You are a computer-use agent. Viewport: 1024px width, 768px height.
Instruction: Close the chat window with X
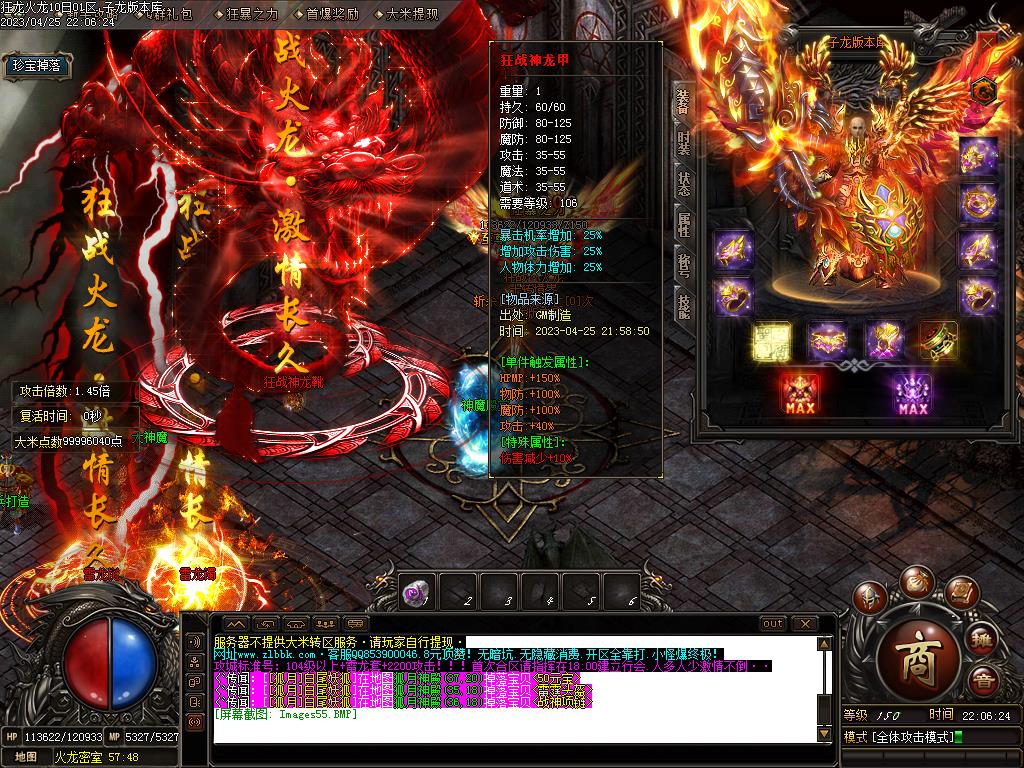804,624
